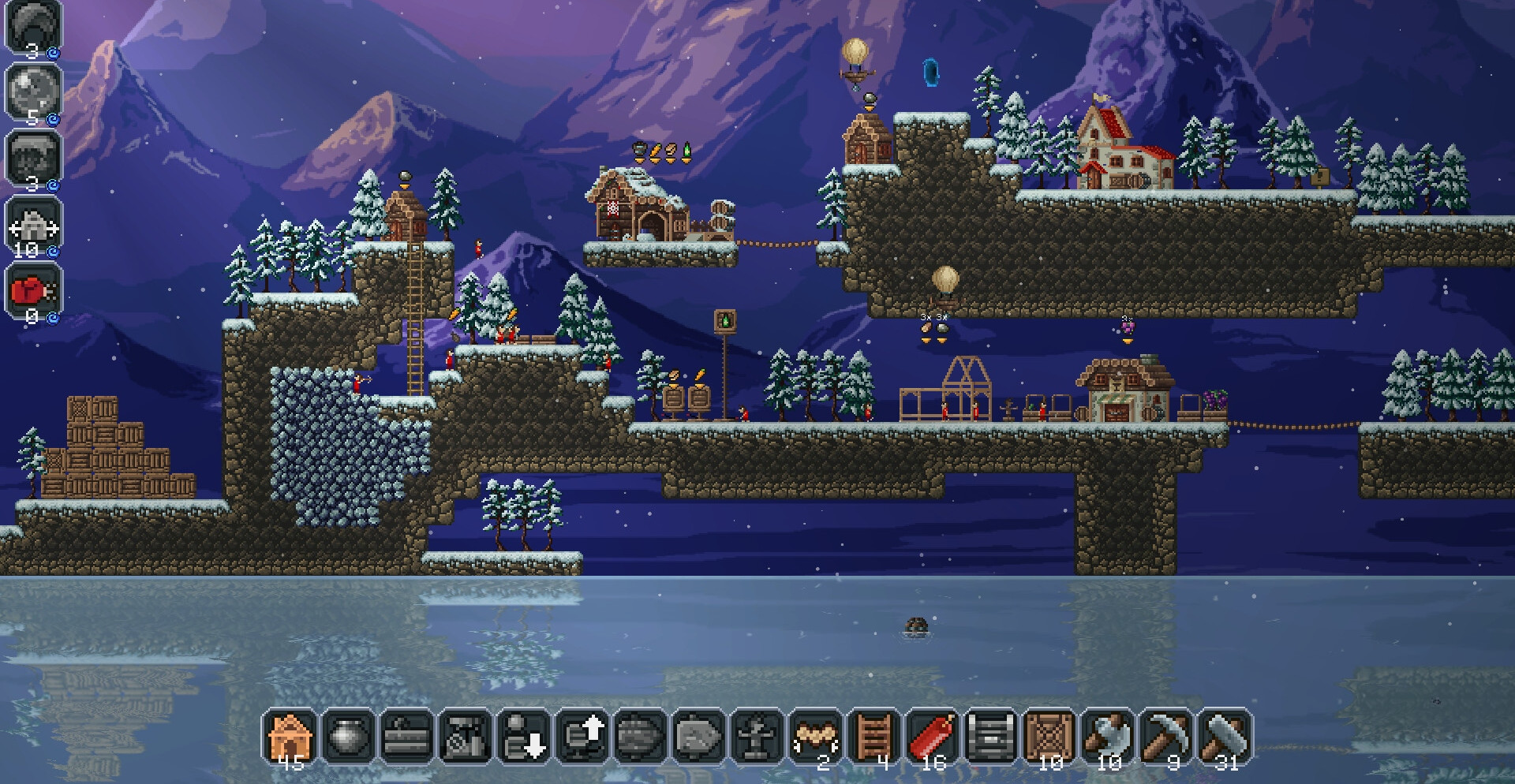Activate the red boxing glove ability
The width and height of the screenshot is (1515, 784).
click(33, 292)
